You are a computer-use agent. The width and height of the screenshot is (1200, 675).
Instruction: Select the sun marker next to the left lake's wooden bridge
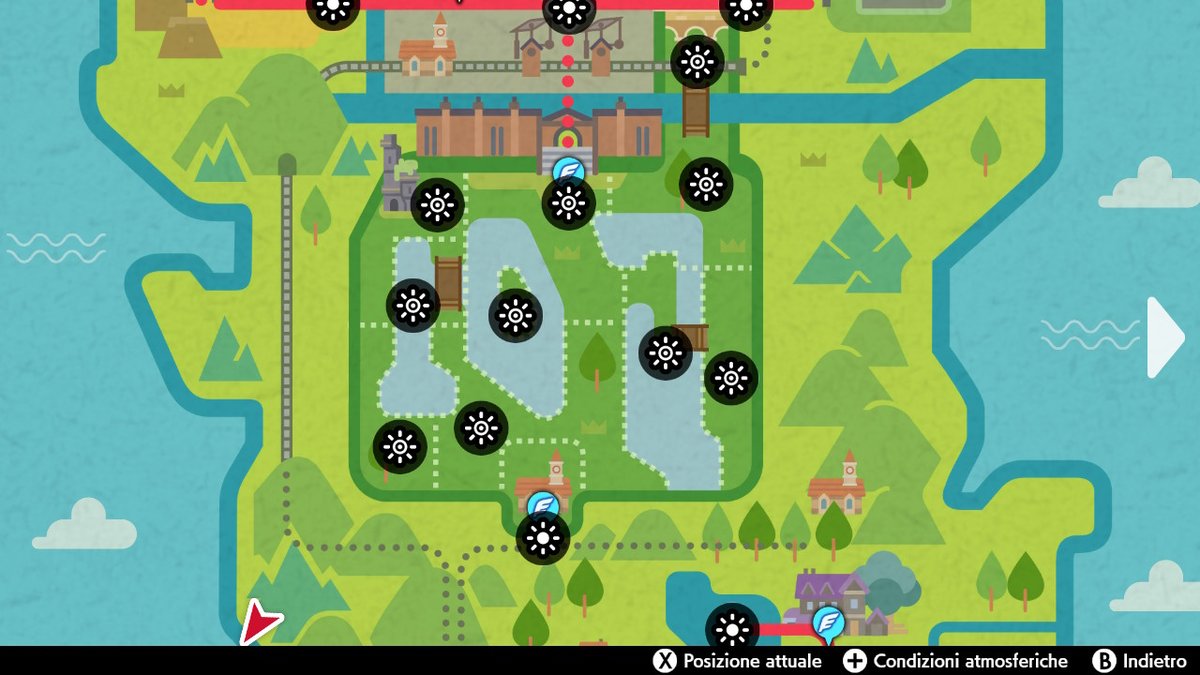(413, 306)
